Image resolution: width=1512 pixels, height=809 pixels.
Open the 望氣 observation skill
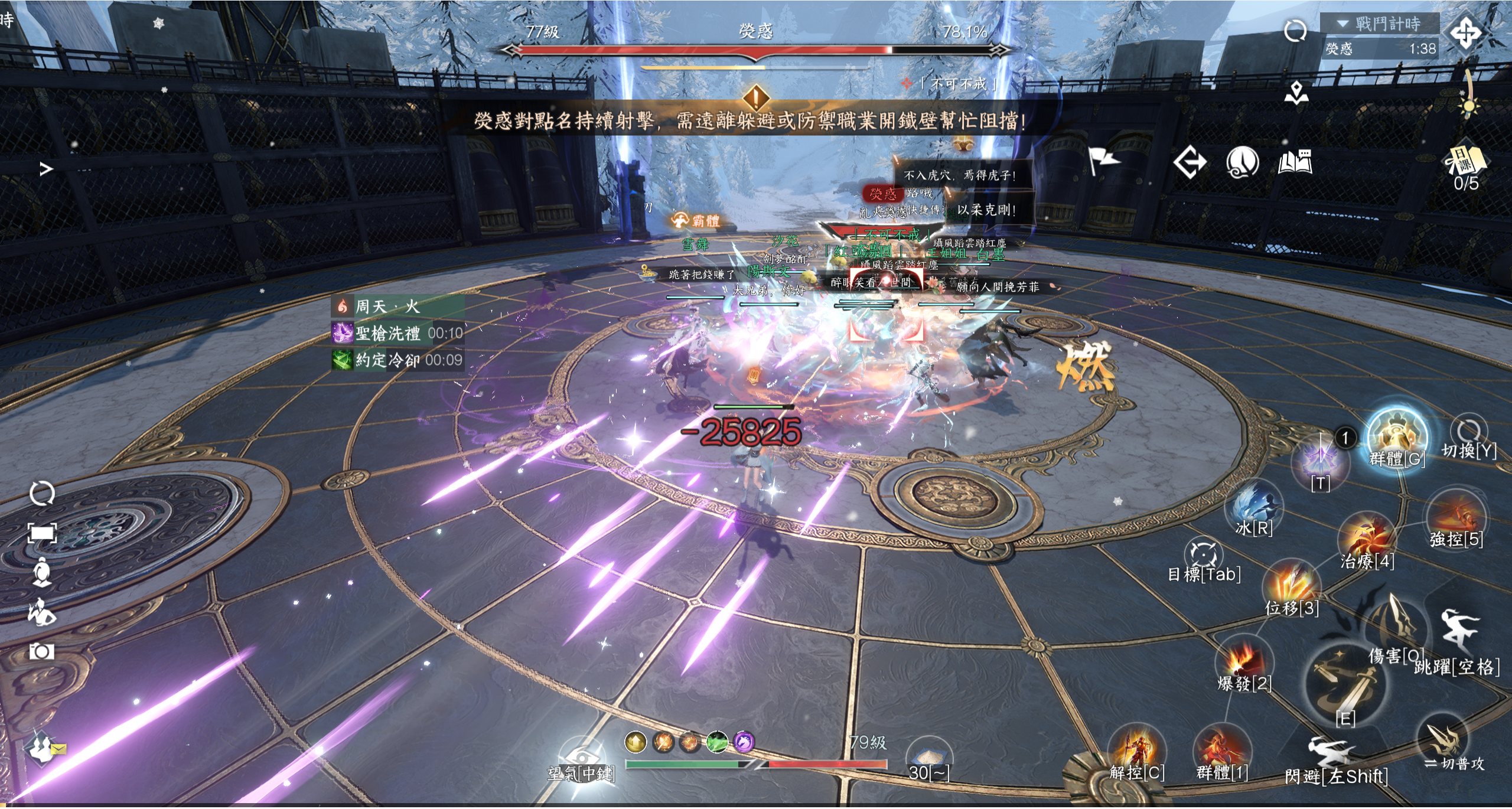tap(581, 756)
